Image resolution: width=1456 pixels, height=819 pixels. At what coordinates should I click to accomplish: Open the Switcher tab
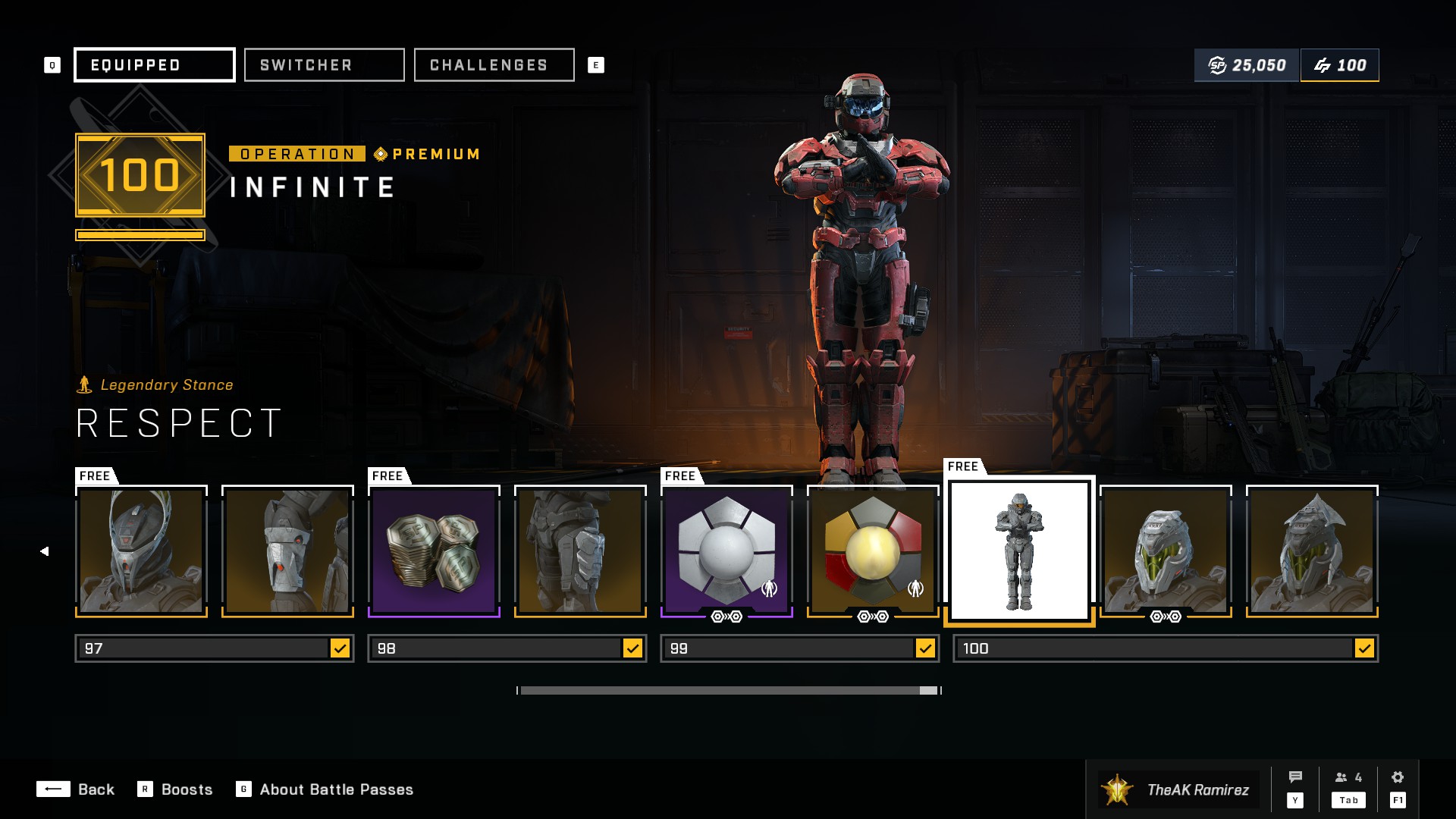[x=324, y=65]
